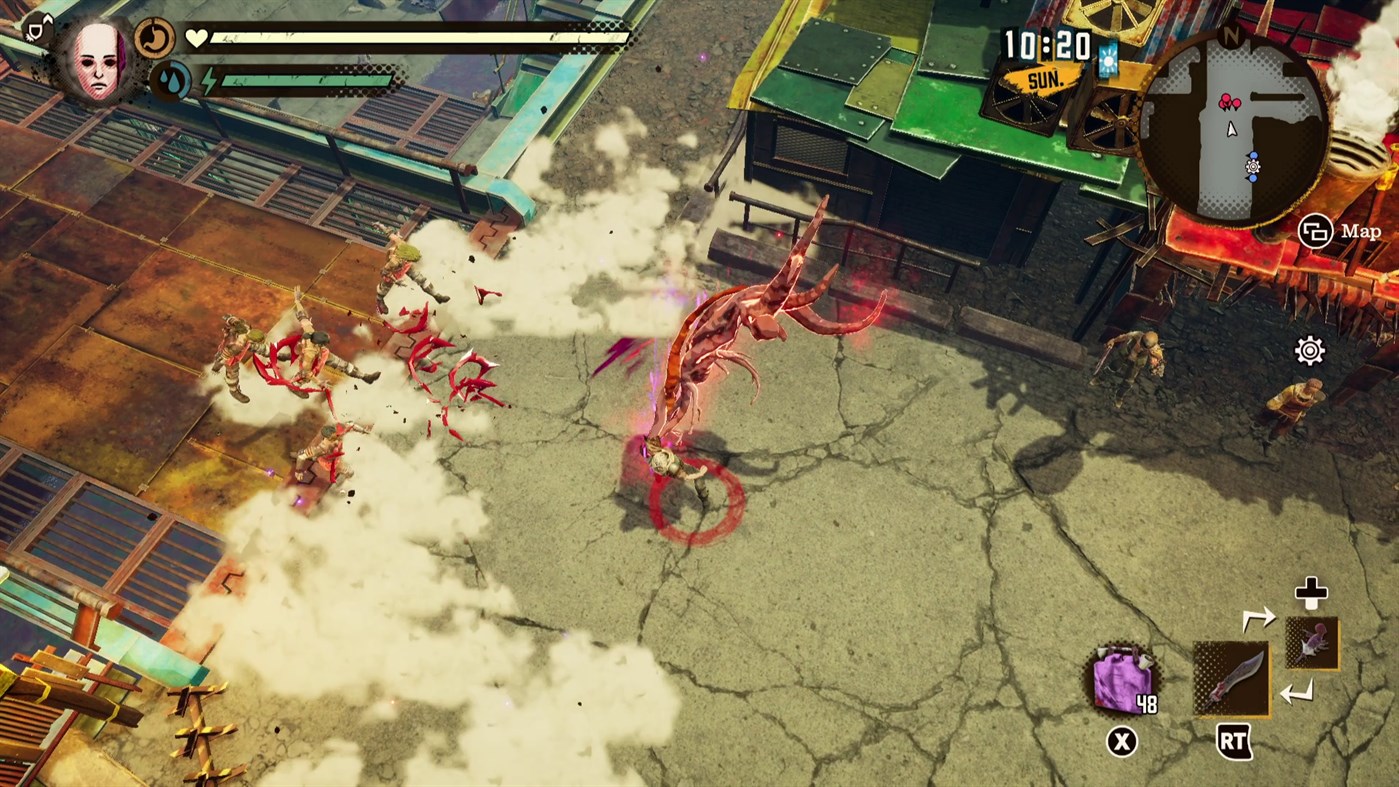
Task: Select the thirst water-drop meter icon
Action: [172, 80]
